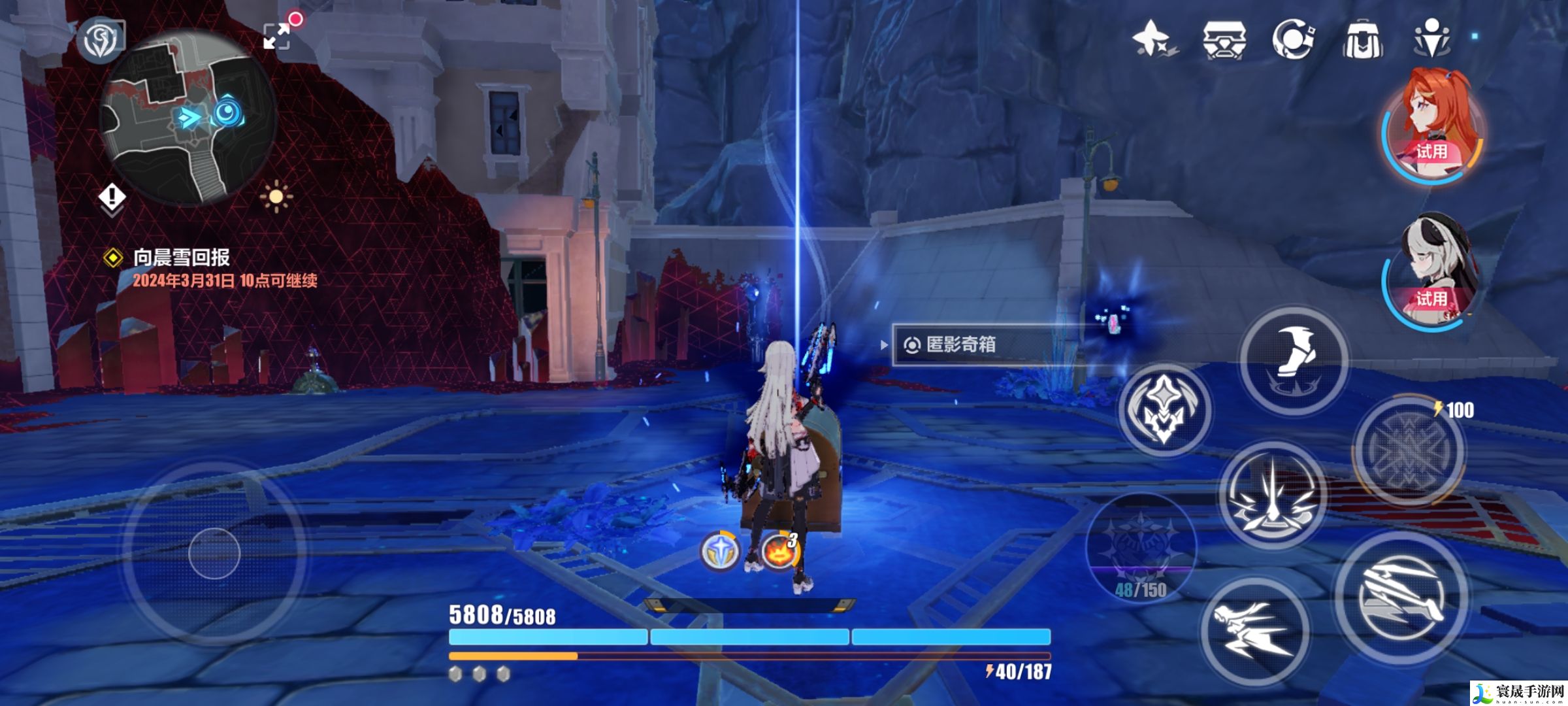The width and height of the screenshot is (1568, 706).
Task: Use the spiked burst weapon skill
Action: 1272,495
